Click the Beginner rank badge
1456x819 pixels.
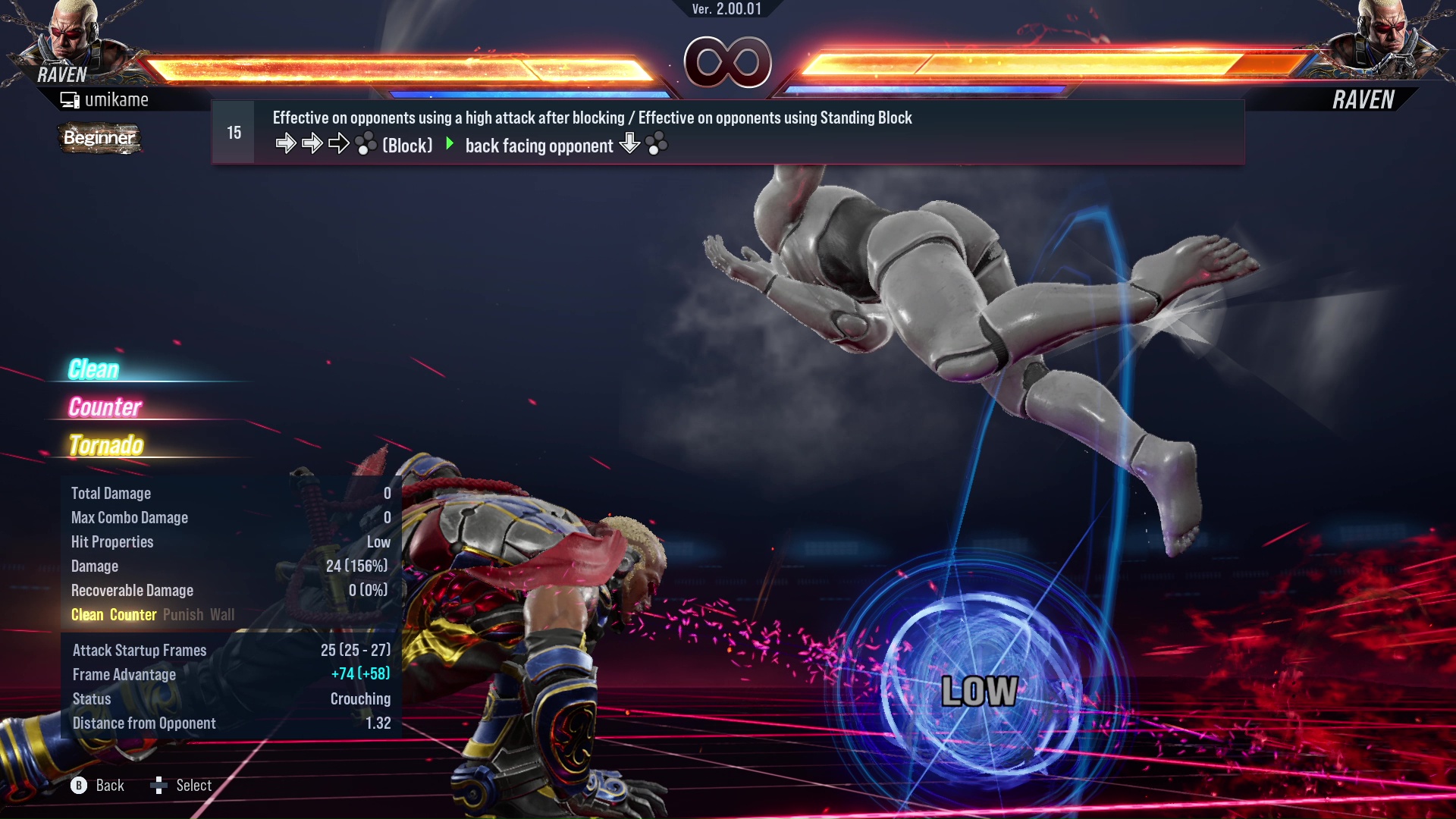pos(99,138)
